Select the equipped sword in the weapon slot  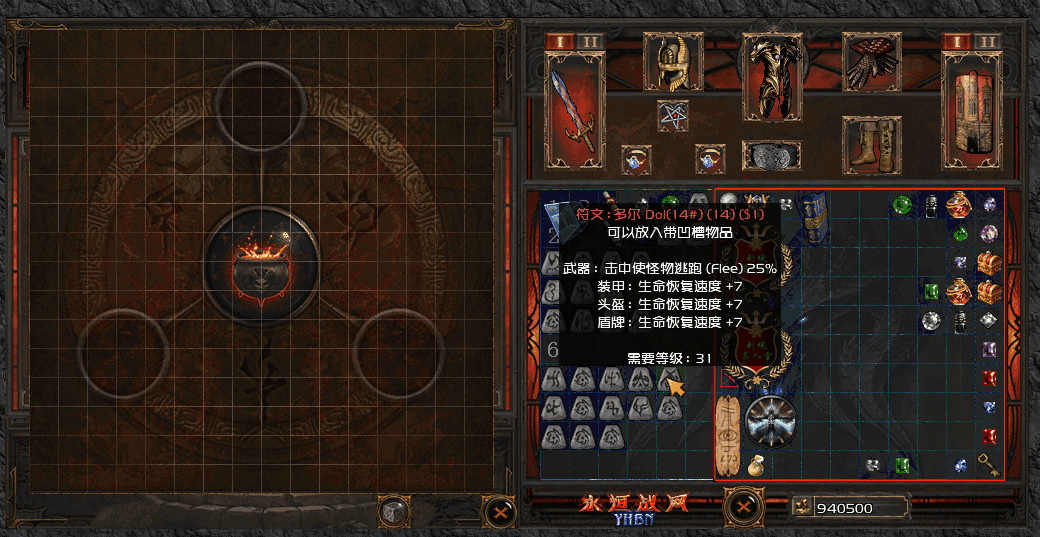(x=573, y=112)
